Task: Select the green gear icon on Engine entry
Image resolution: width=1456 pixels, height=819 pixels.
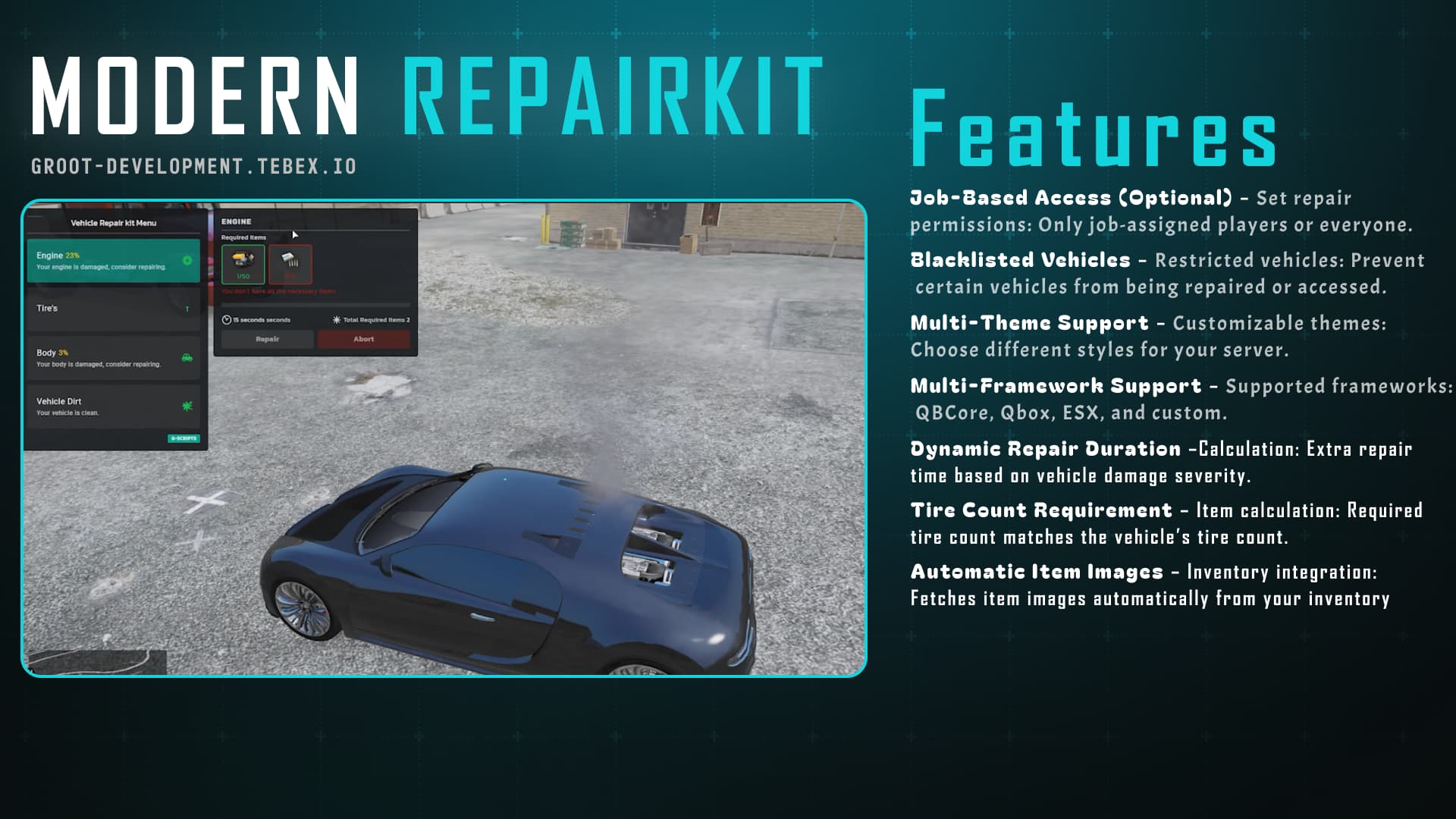Action: point(187,261)
